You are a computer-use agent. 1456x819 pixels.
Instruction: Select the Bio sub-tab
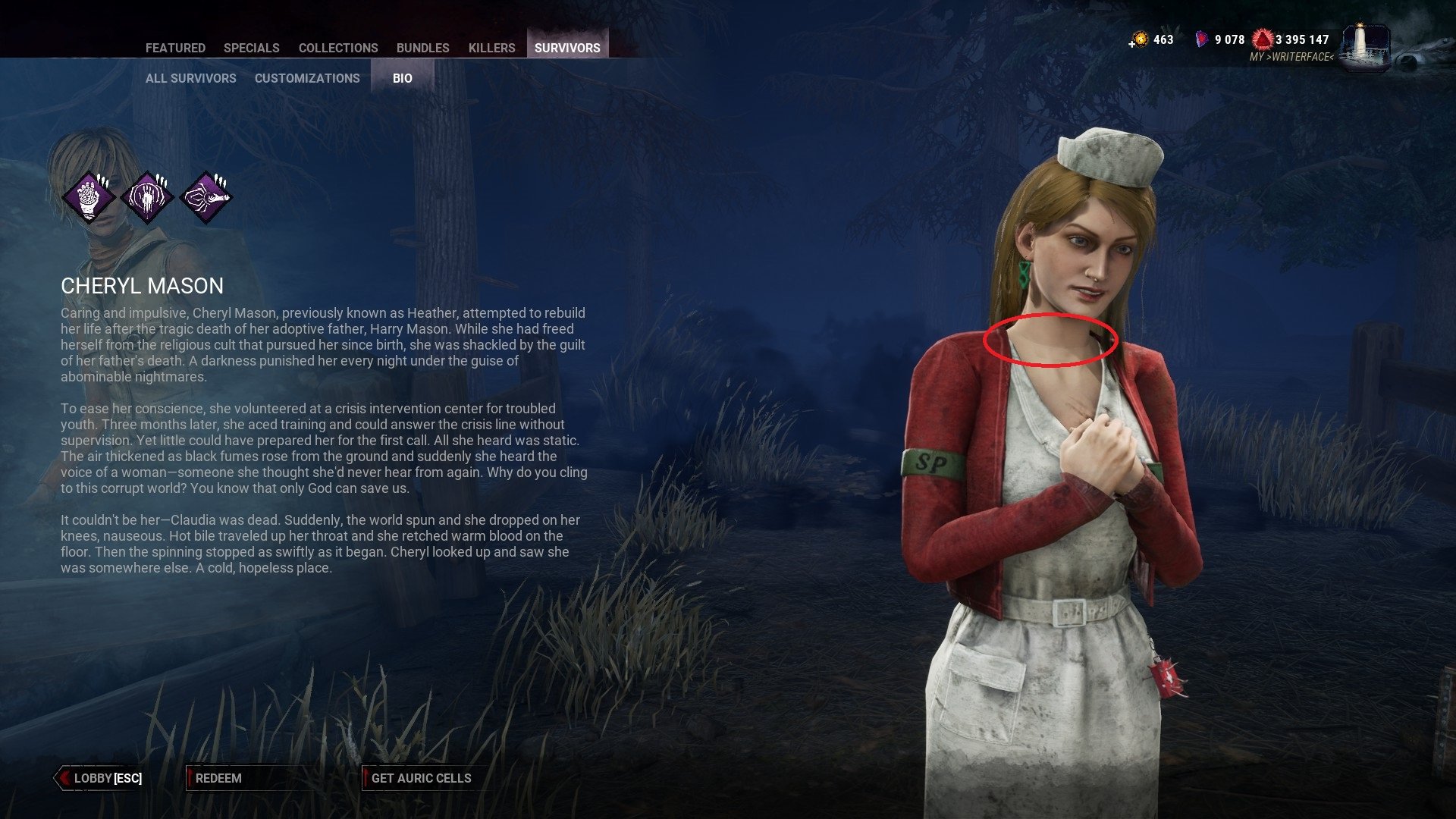click(x=403, y=78)
